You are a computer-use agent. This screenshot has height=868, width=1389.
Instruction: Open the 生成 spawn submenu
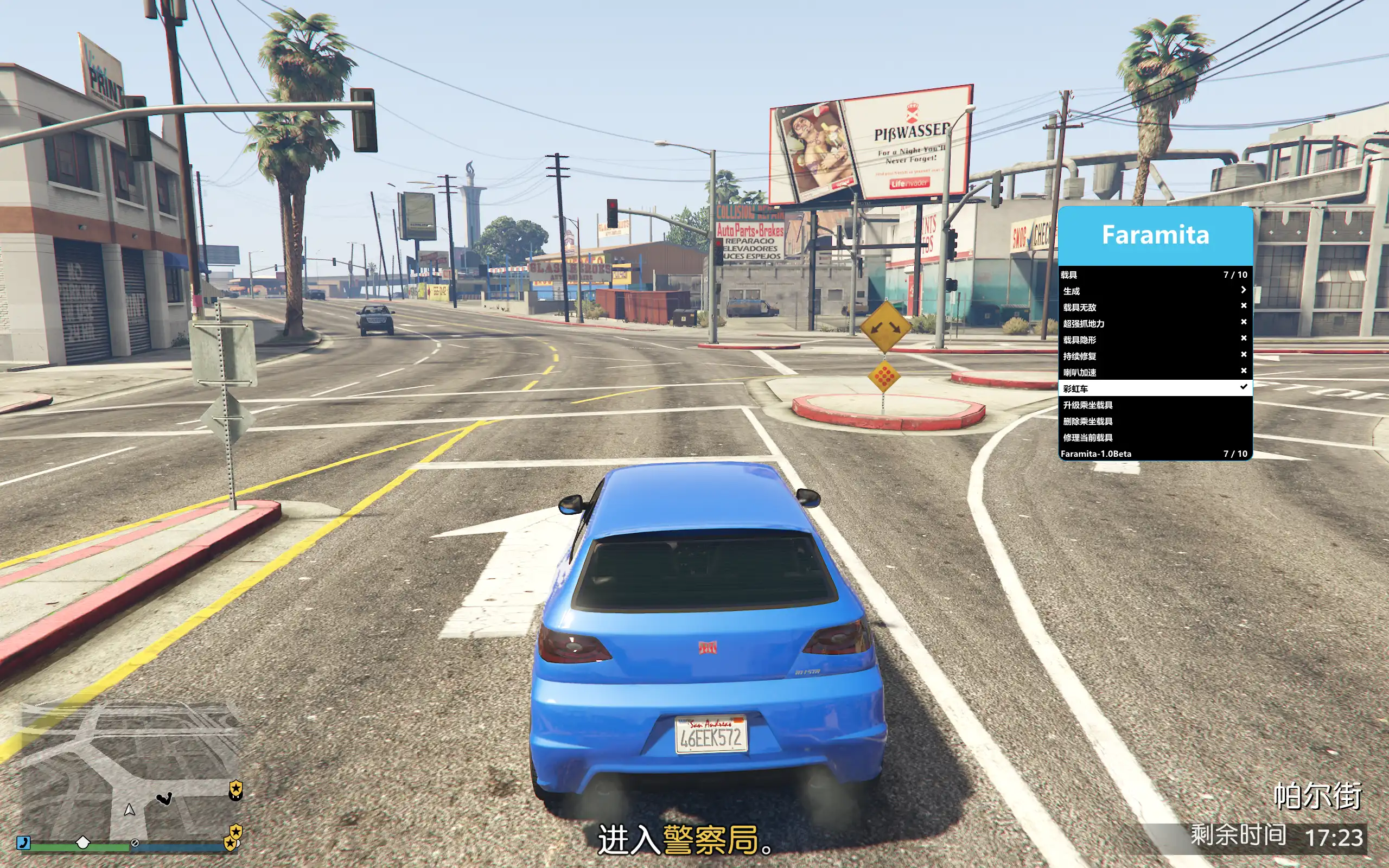tap(1154, 291)
